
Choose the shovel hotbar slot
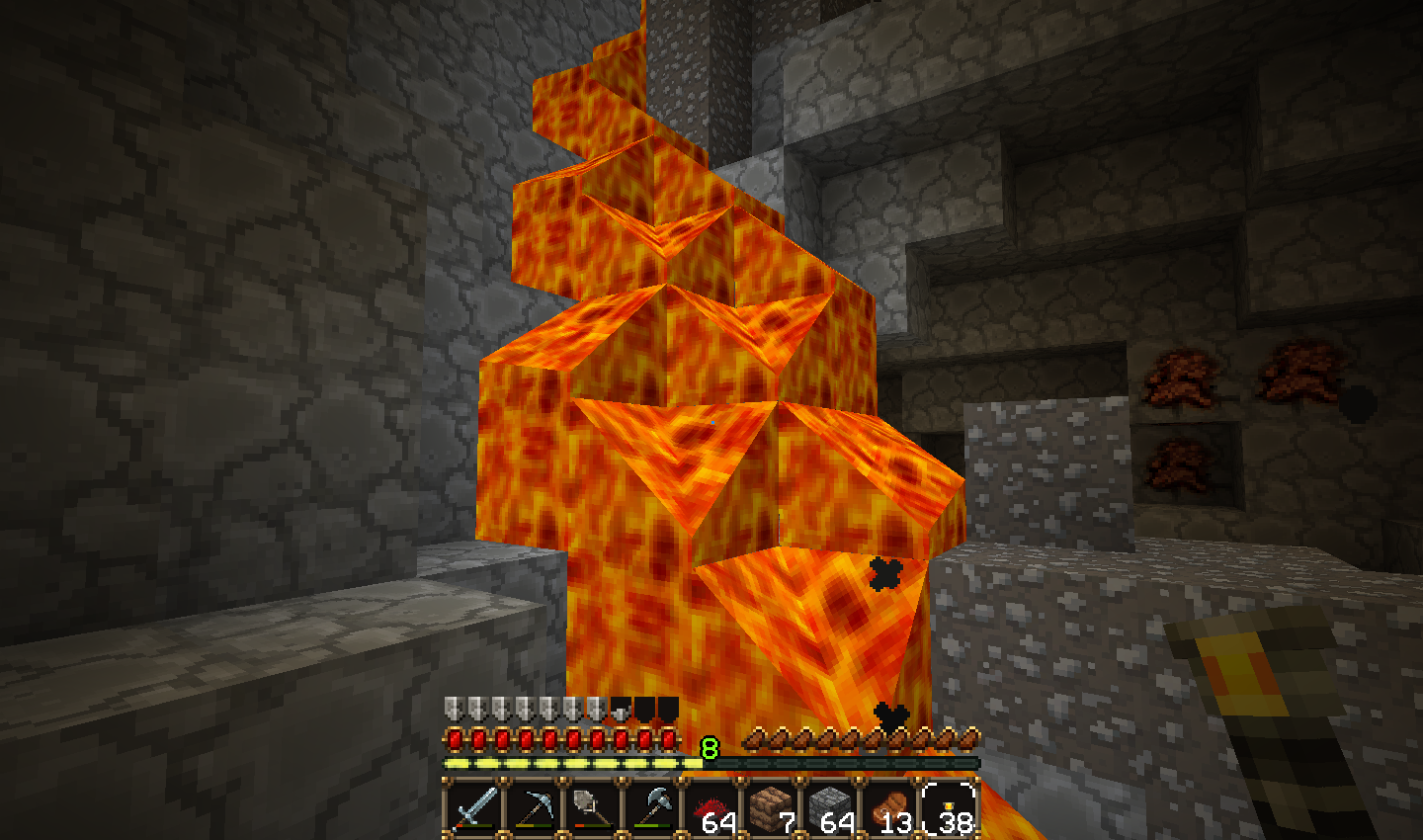(x=593, y=808)
